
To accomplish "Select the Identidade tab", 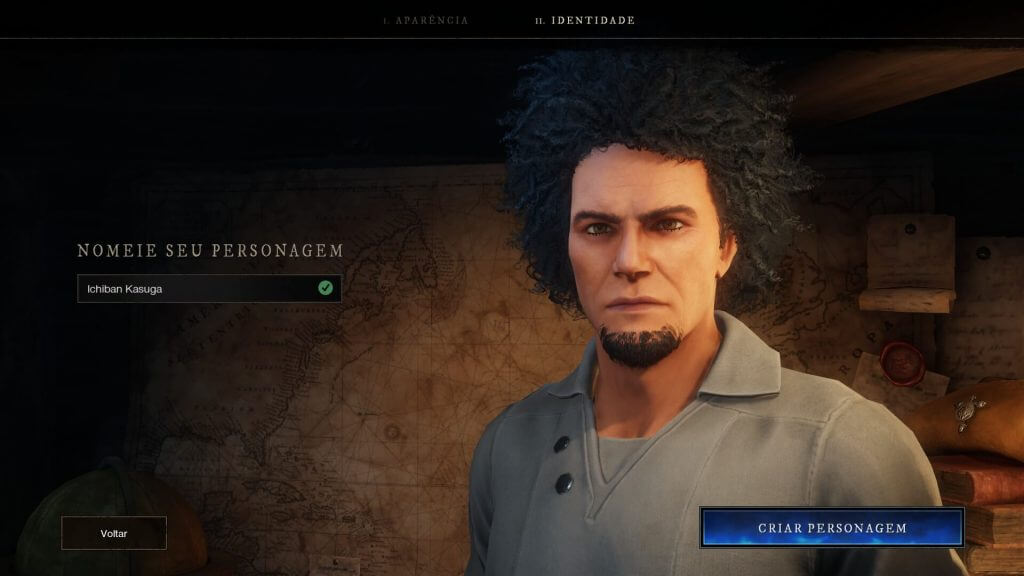I will pyautogui.click(x=585, y=20).
